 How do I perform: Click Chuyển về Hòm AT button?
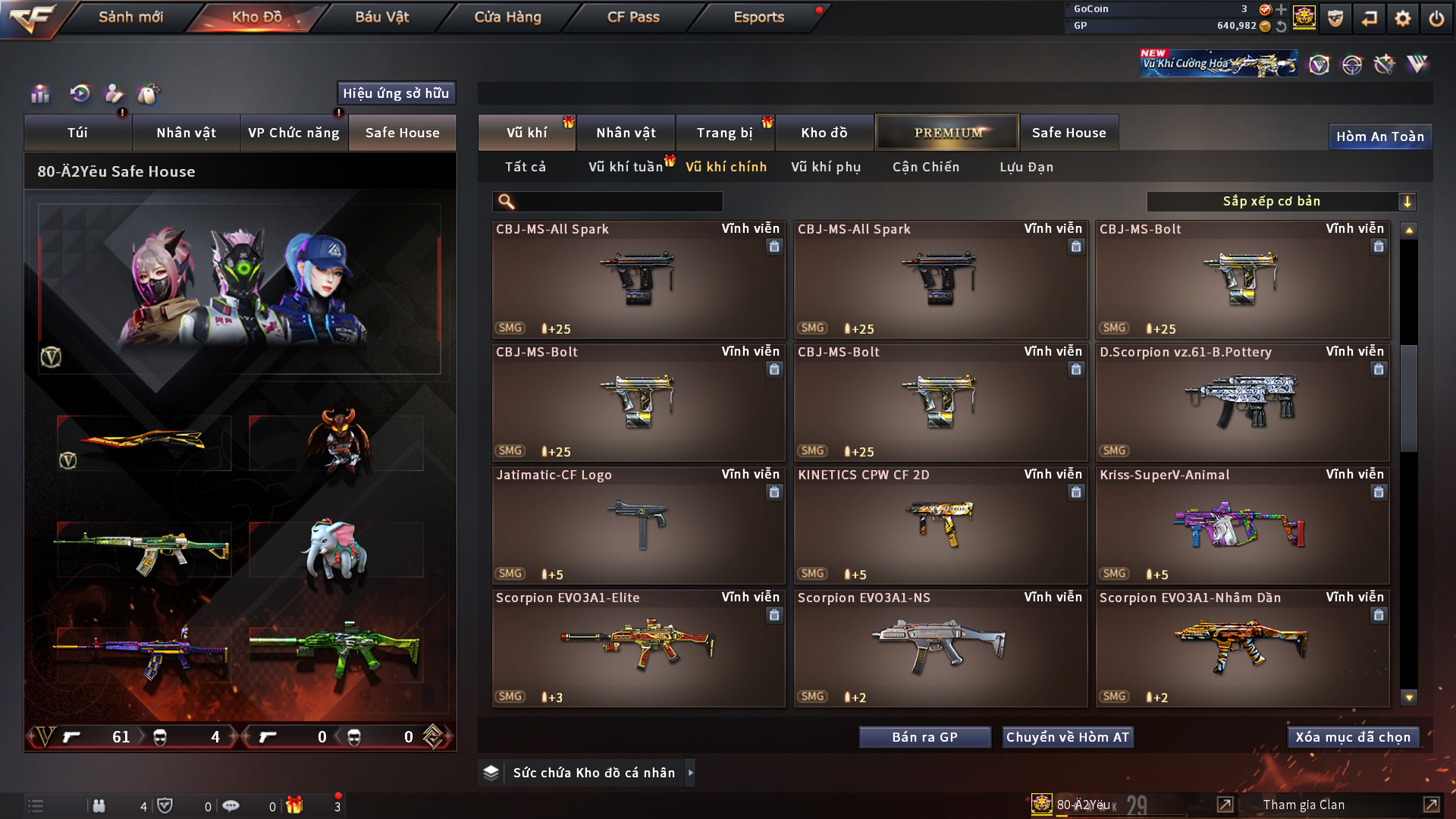1068,737
